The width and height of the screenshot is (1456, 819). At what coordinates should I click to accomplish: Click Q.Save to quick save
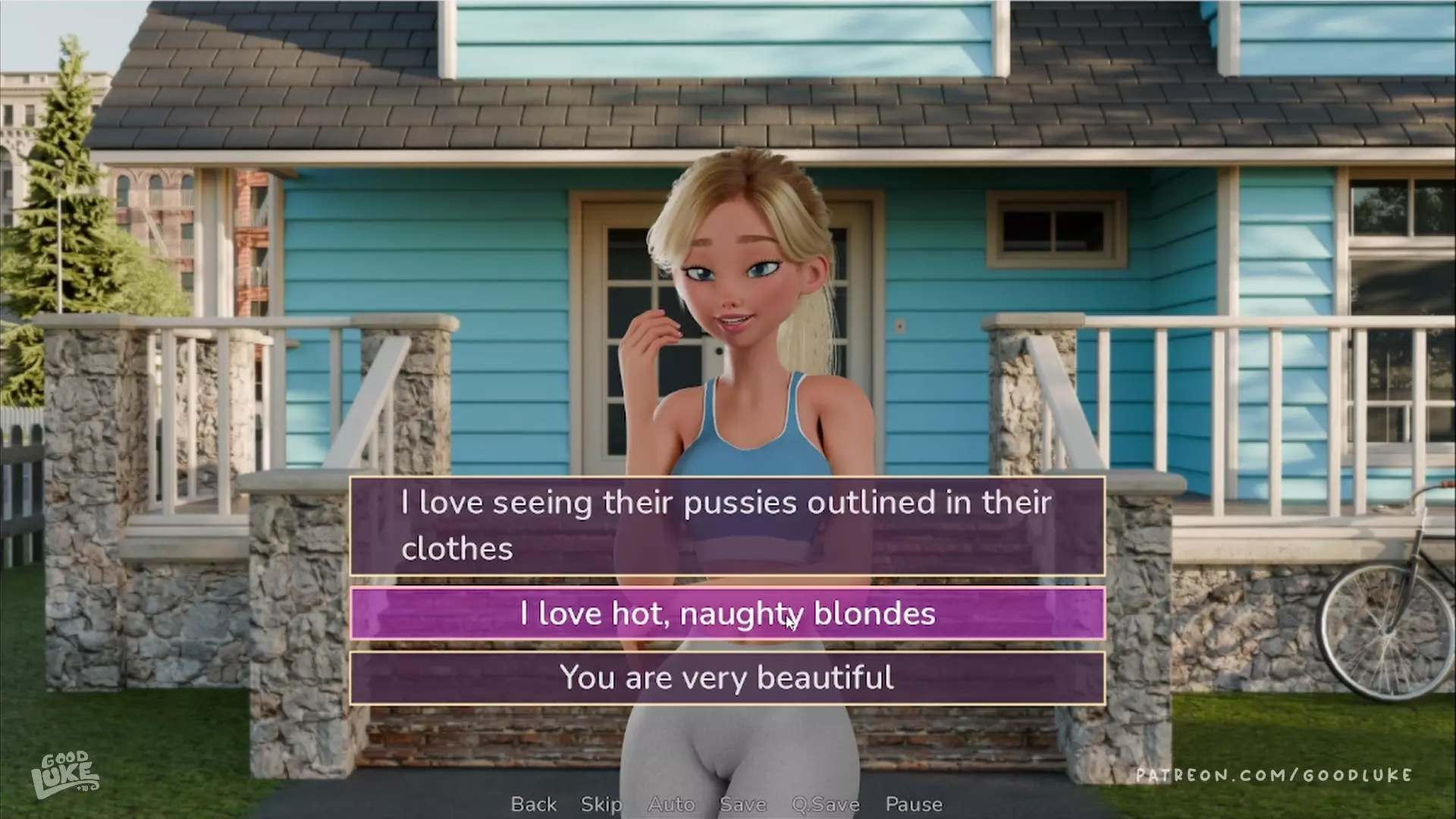825,804
